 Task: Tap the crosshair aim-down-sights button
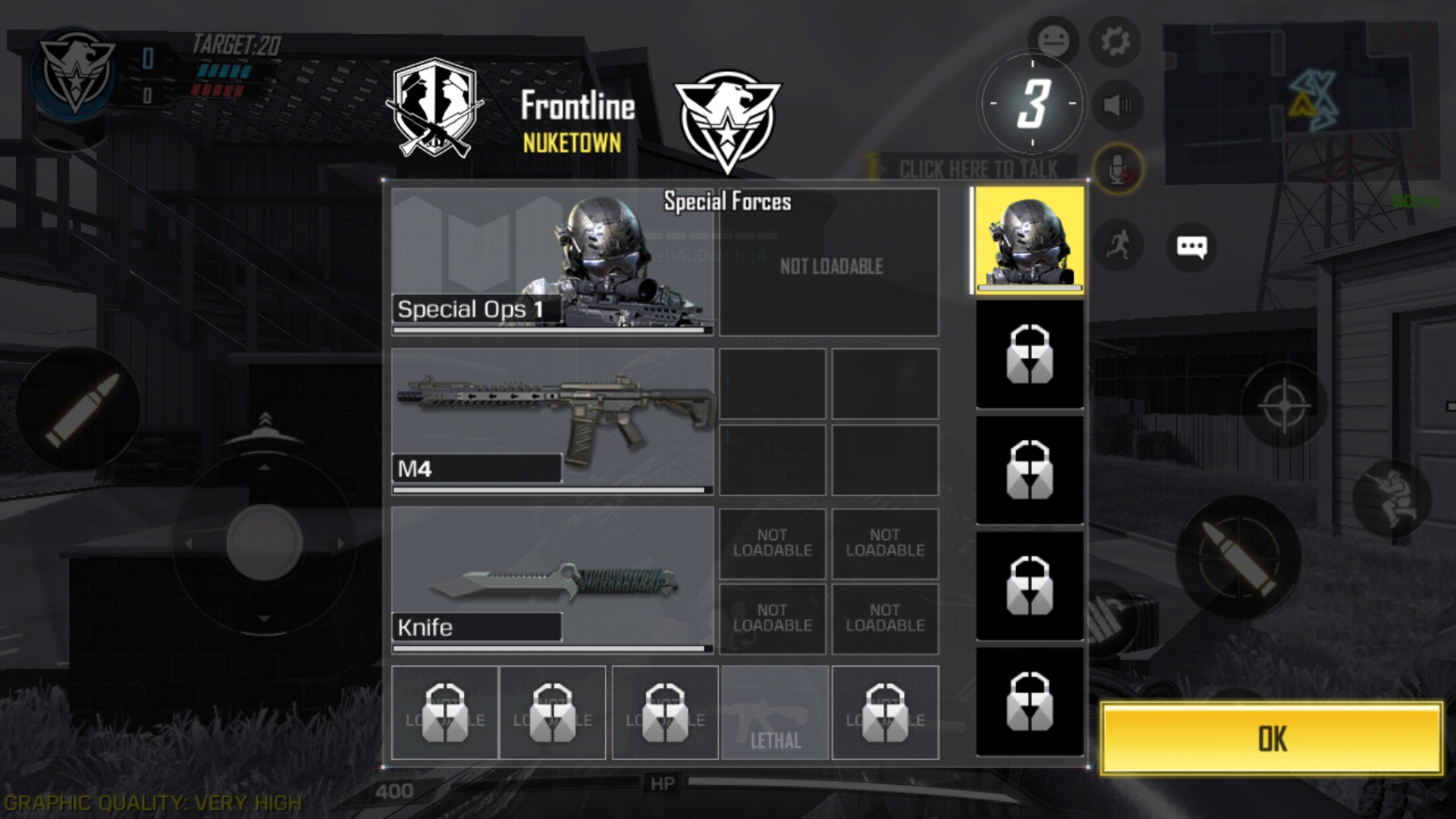coord(1283,405)
